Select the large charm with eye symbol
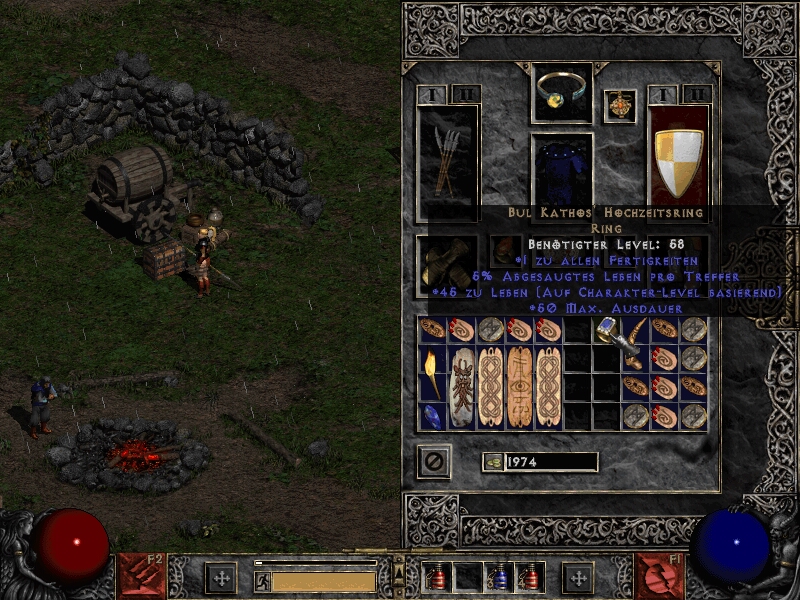This screenshot has height=600, width=800. point(520,386)
